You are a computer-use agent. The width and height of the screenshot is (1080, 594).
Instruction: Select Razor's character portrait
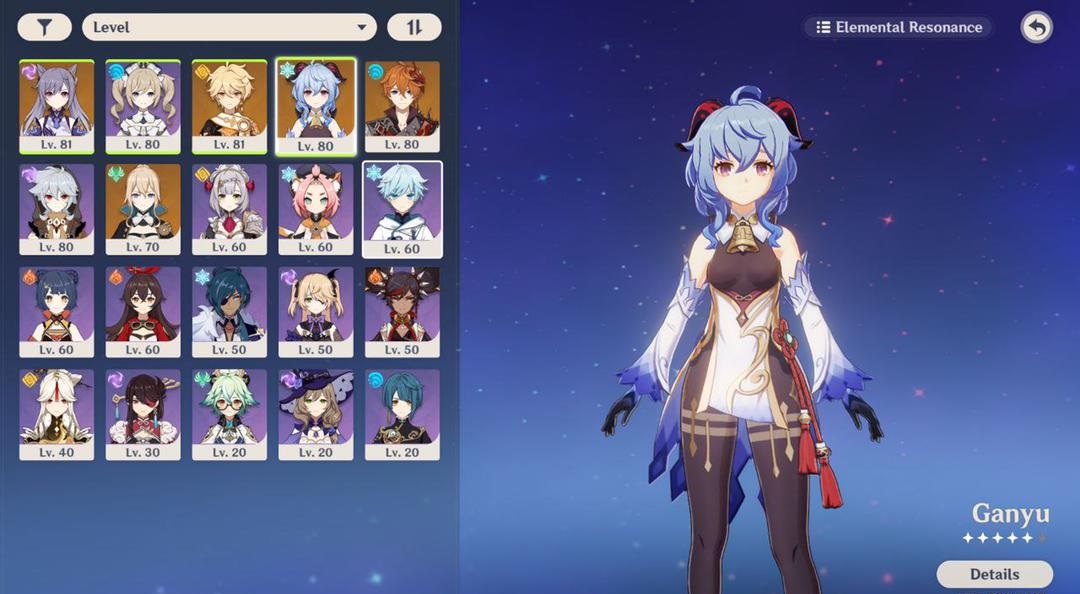57,208
